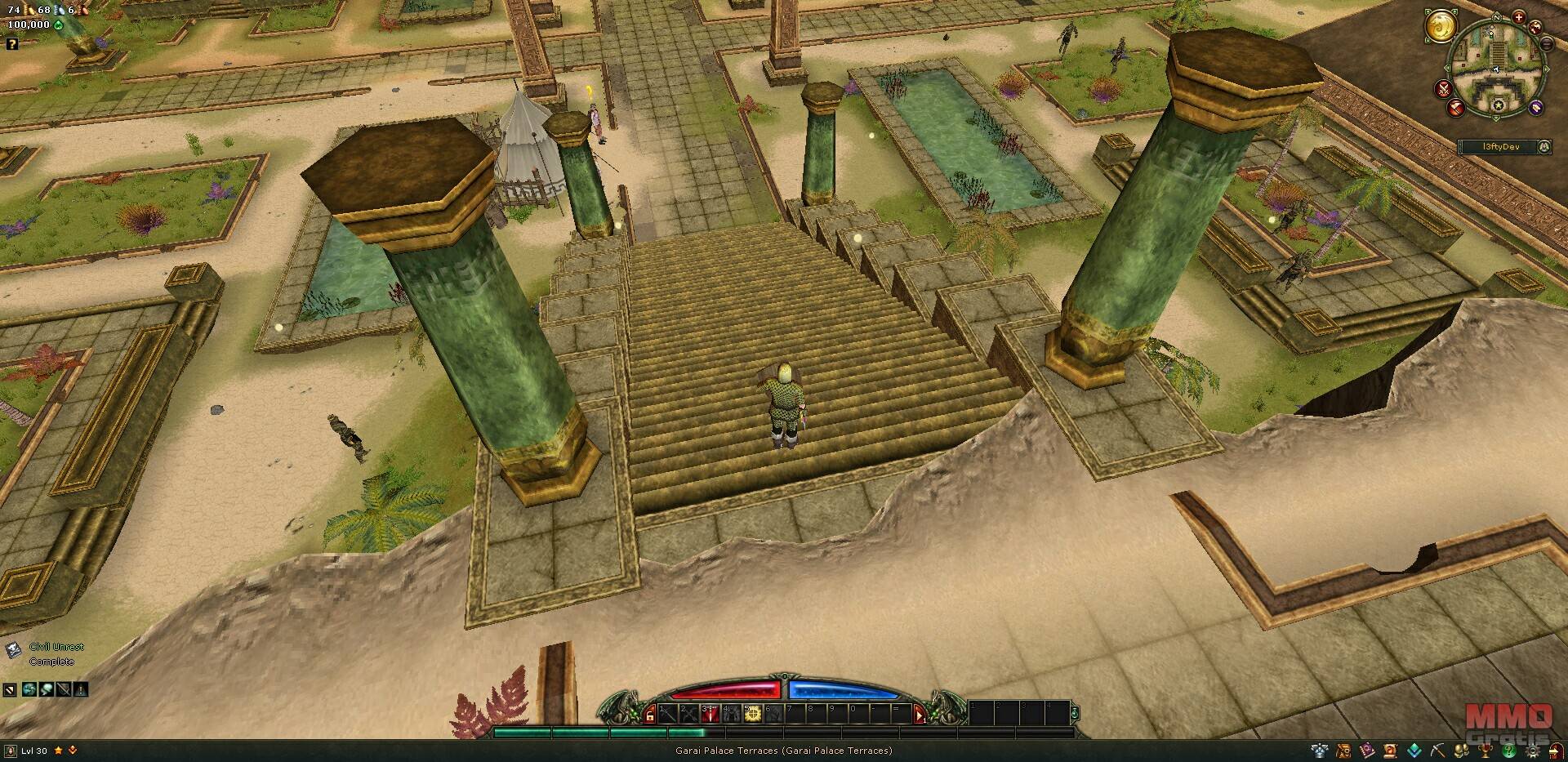
Task: Activate hotbar slot 5 golden target ability
Action: click(x=752, y=714)
